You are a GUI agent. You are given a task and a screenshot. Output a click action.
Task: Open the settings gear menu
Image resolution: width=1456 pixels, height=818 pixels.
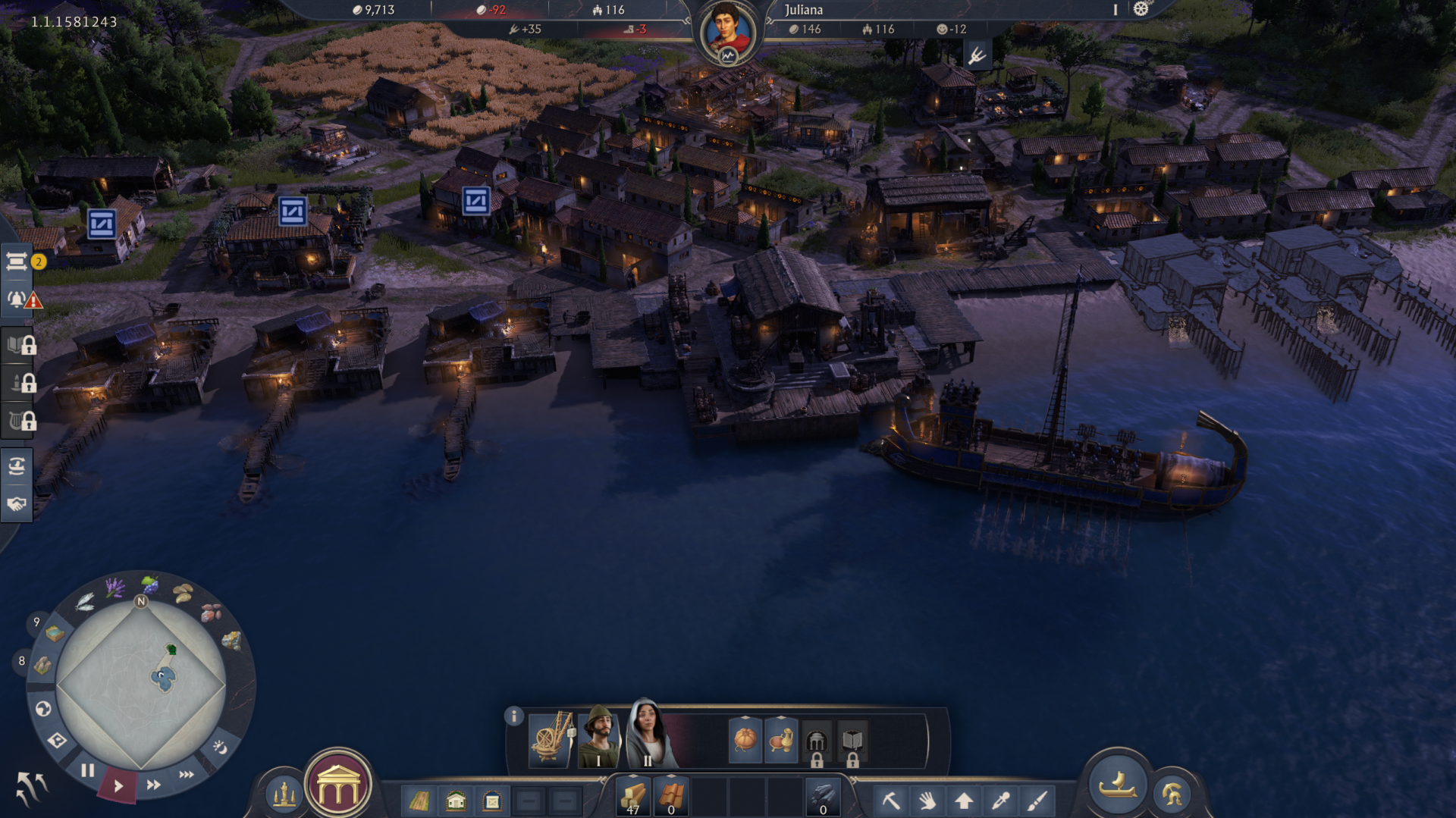(x=1141, y=9)
